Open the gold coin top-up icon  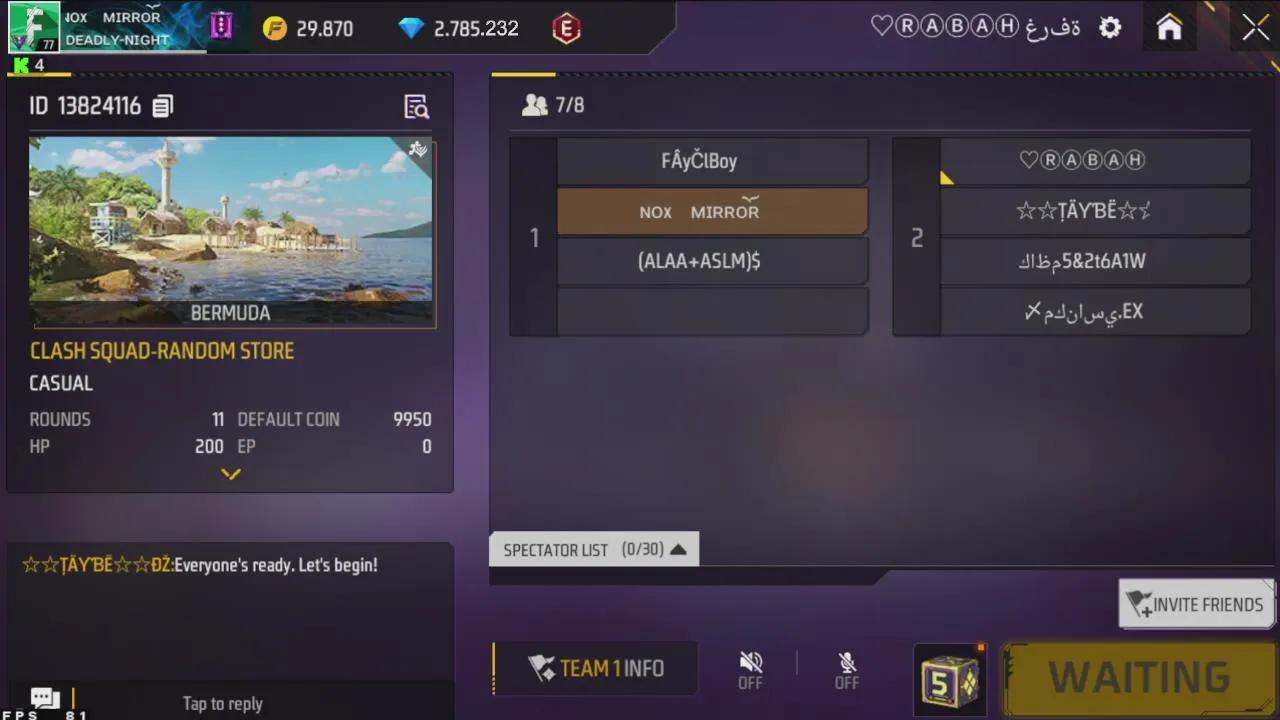(x=274, y=28)
